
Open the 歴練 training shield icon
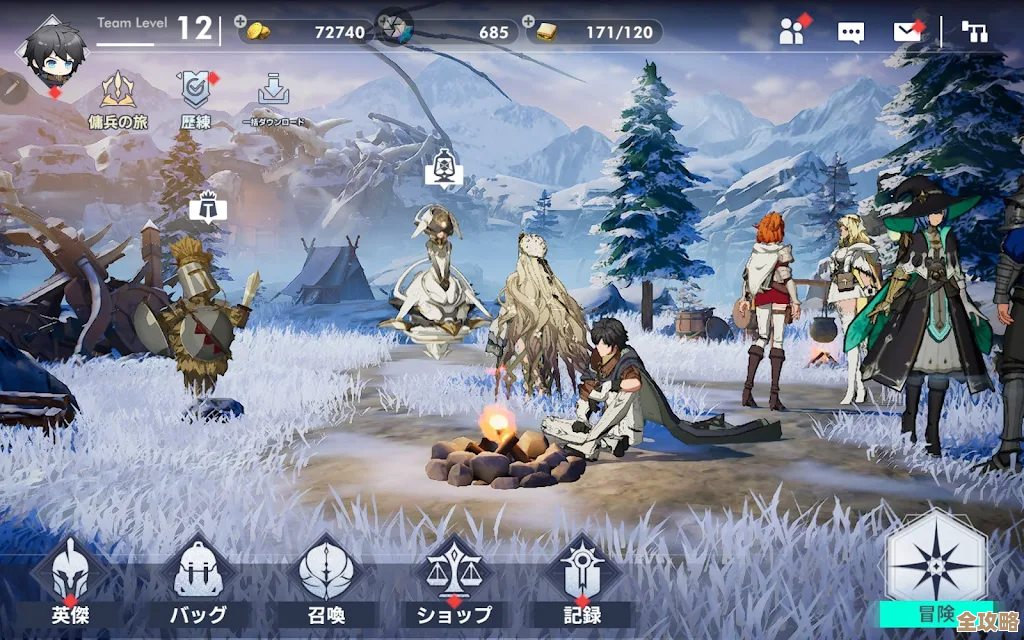(x=195, y=99)
